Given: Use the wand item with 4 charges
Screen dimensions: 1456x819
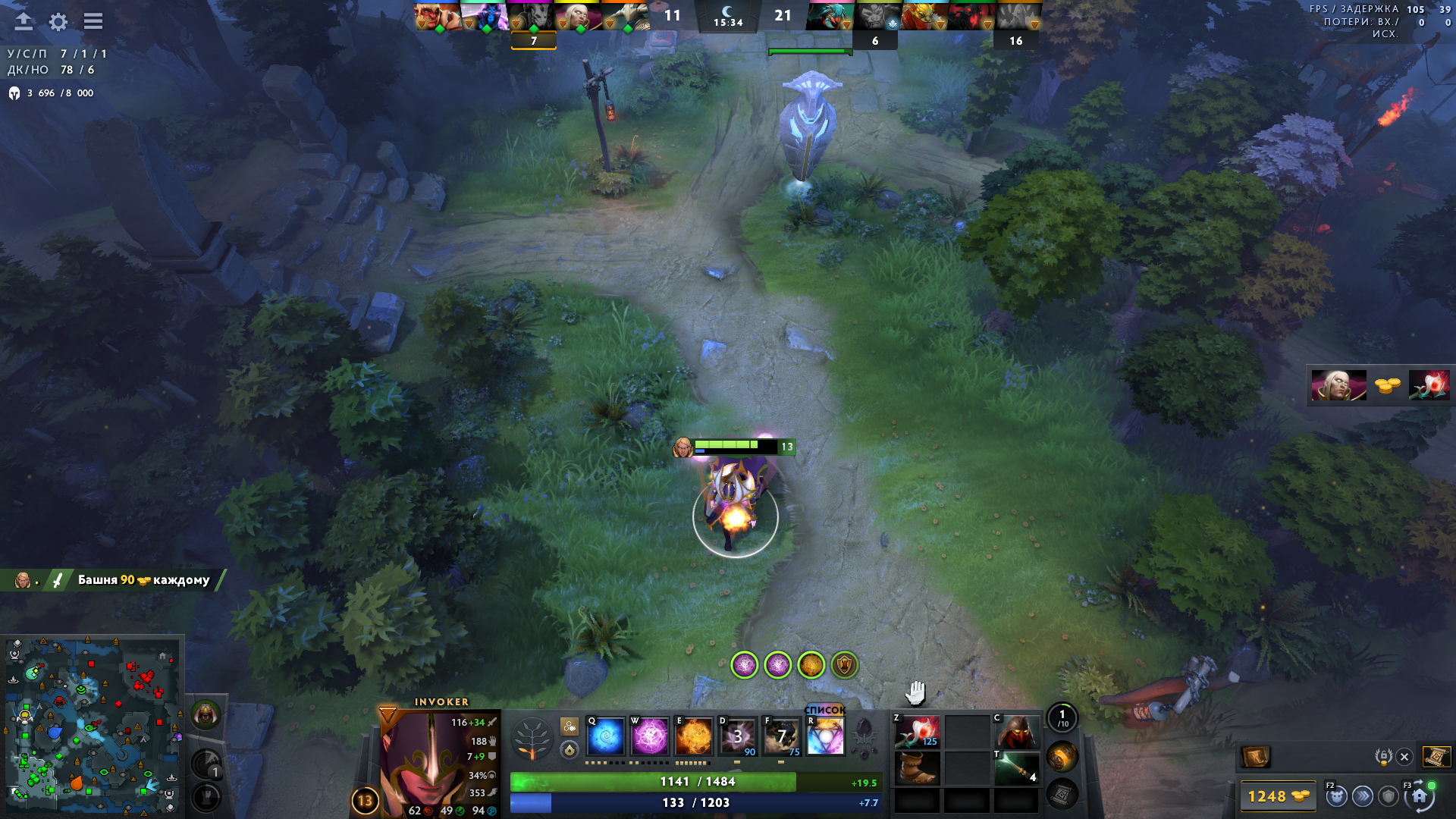Looking at the screenshot, I should 1017,768.
